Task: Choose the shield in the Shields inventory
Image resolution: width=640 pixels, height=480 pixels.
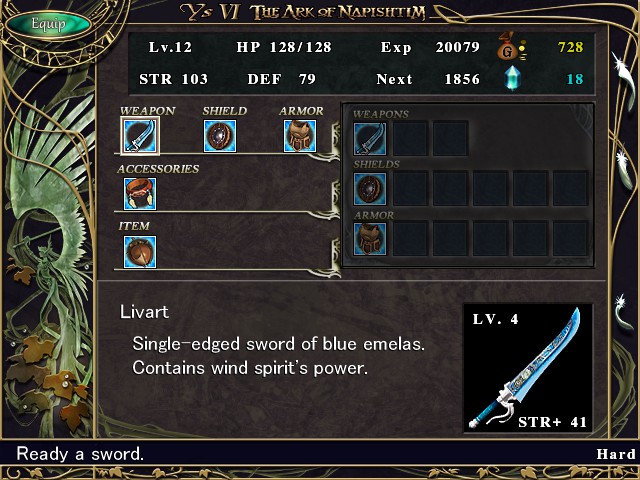Action: tap(370, 187)
